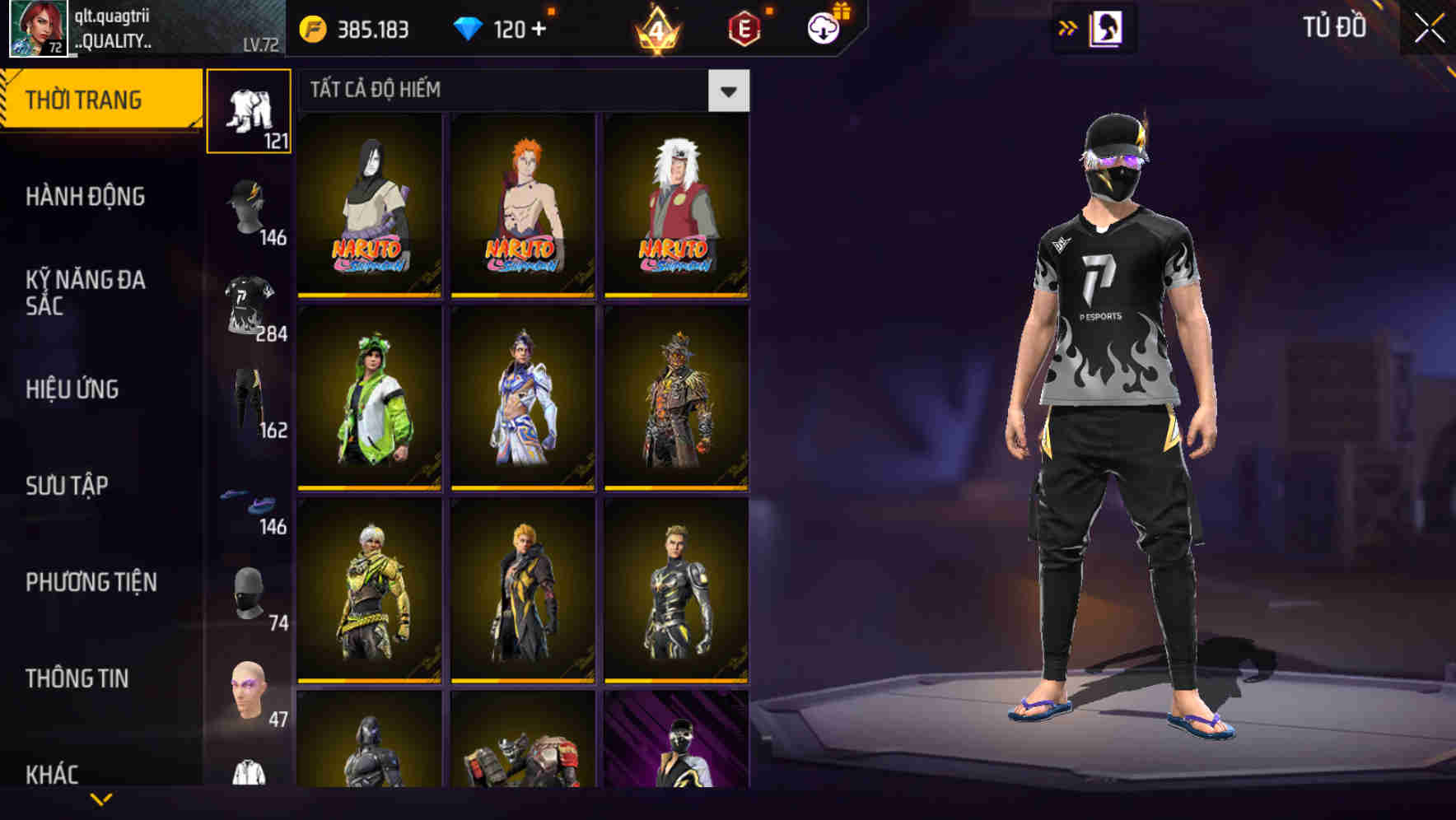Click the rank crown showing level 4
The height and width of the screenshot is (820, 1456).
[656, 28]
